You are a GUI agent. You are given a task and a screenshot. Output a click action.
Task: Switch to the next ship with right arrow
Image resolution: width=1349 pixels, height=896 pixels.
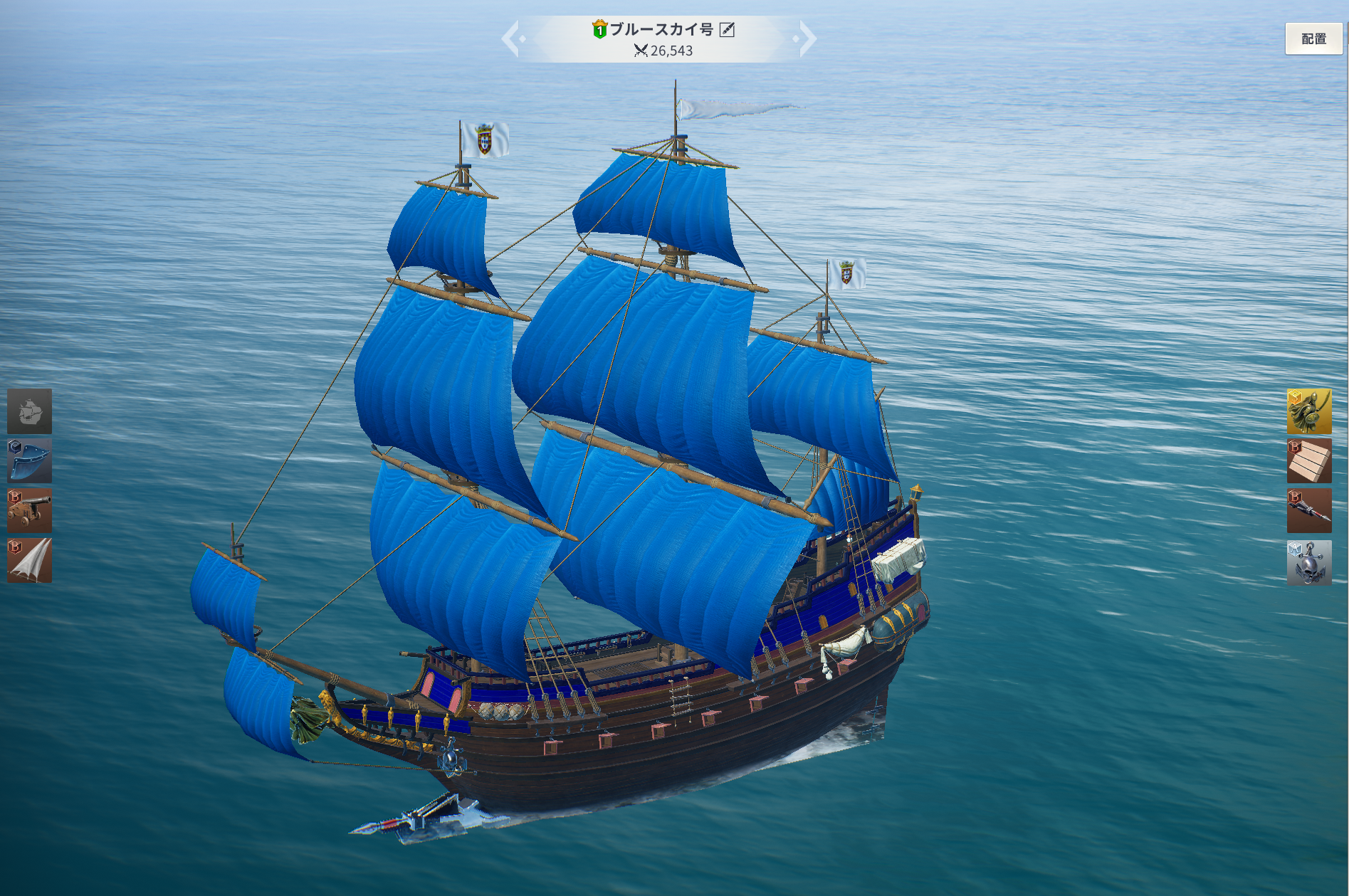[x=807, y=38]
